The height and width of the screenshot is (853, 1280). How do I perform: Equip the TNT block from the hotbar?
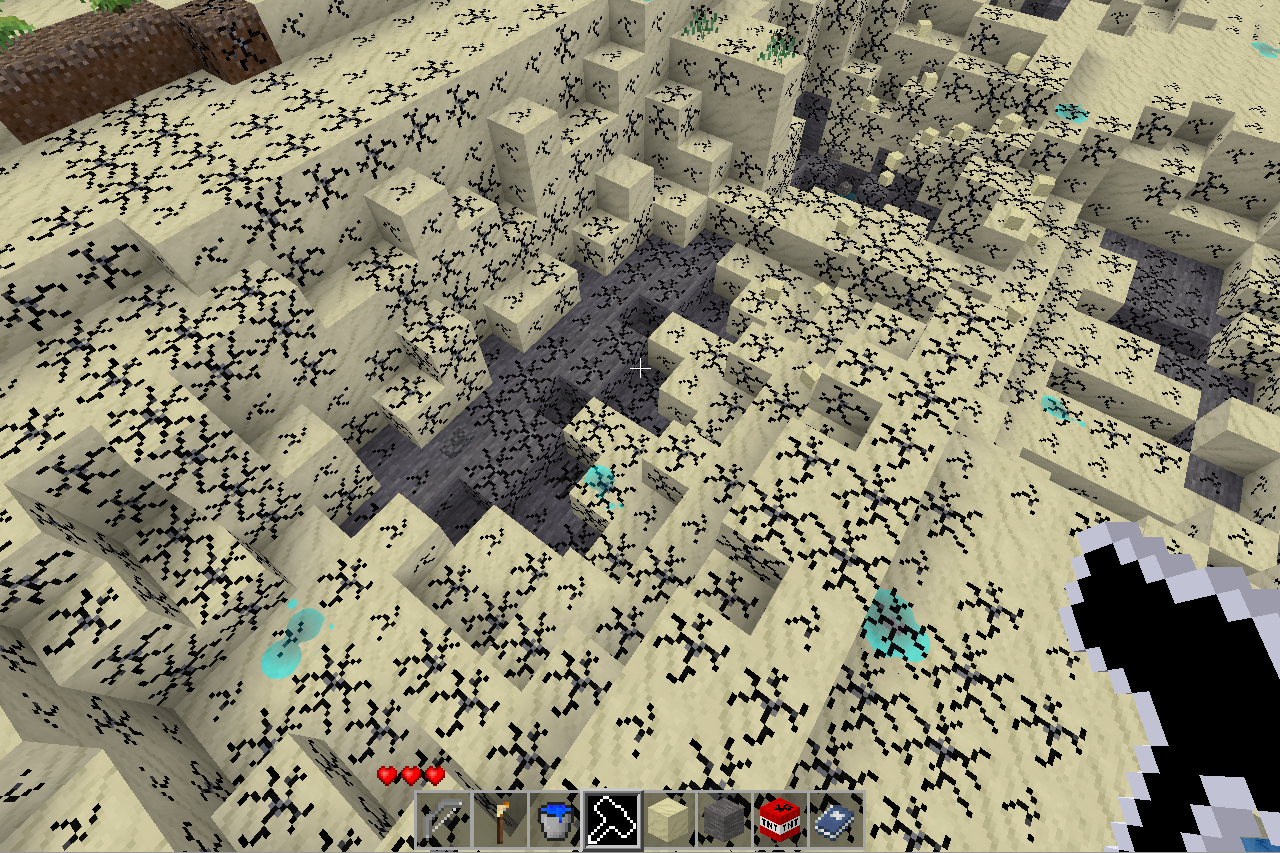point(780,822)
